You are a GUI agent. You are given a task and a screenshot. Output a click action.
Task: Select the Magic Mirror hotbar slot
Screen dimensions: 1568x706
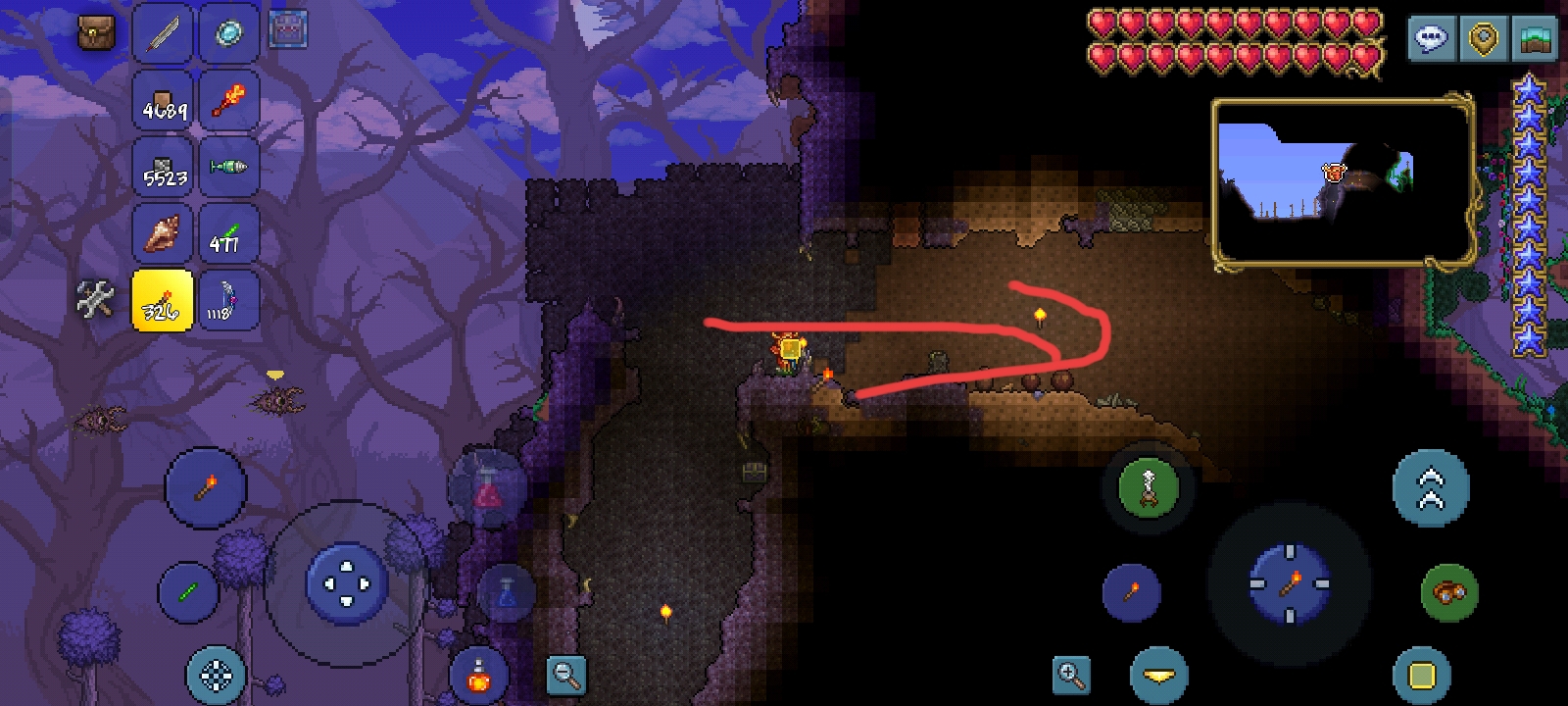228,33
